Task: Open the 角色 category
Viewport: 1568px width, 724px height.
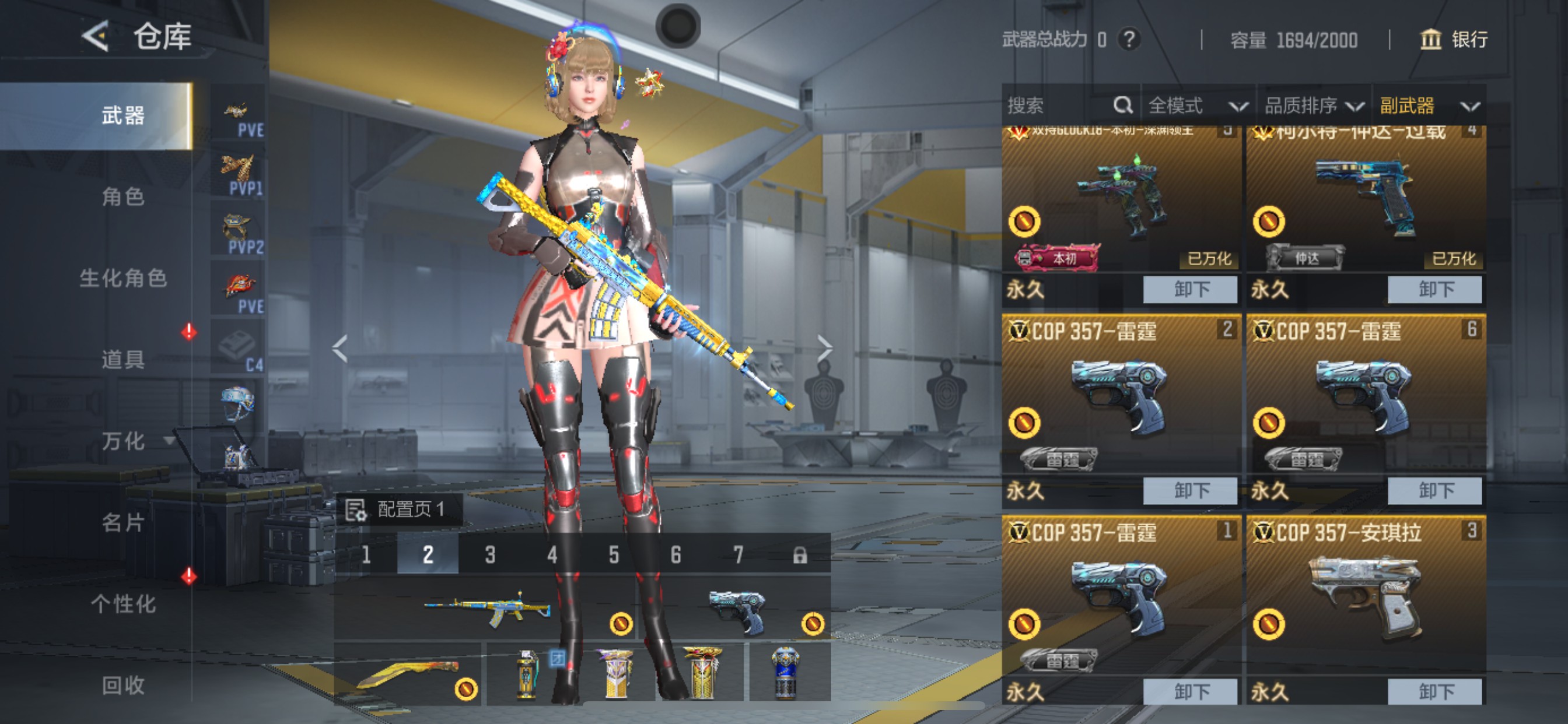Action: [x=123, y=196]
